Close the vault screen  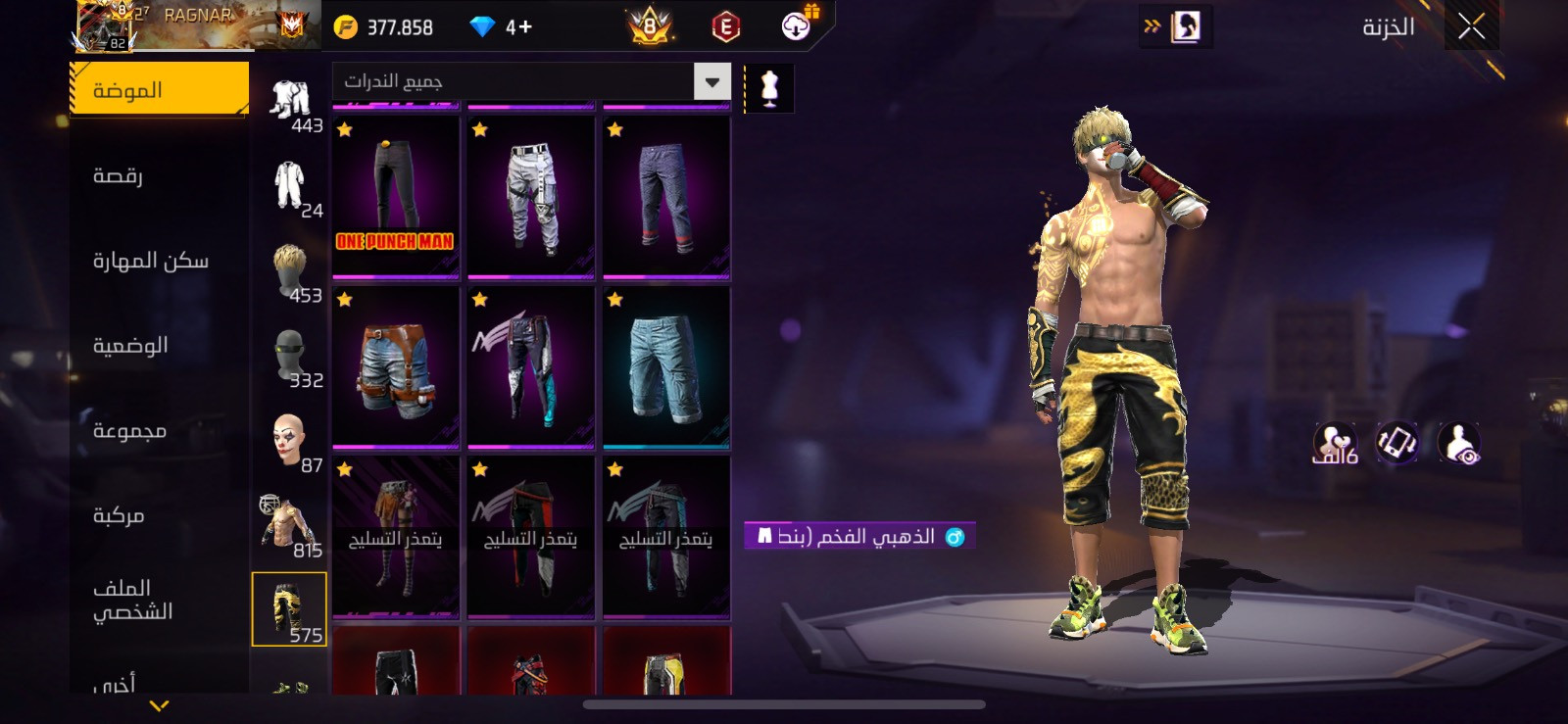pos(1471,27)
